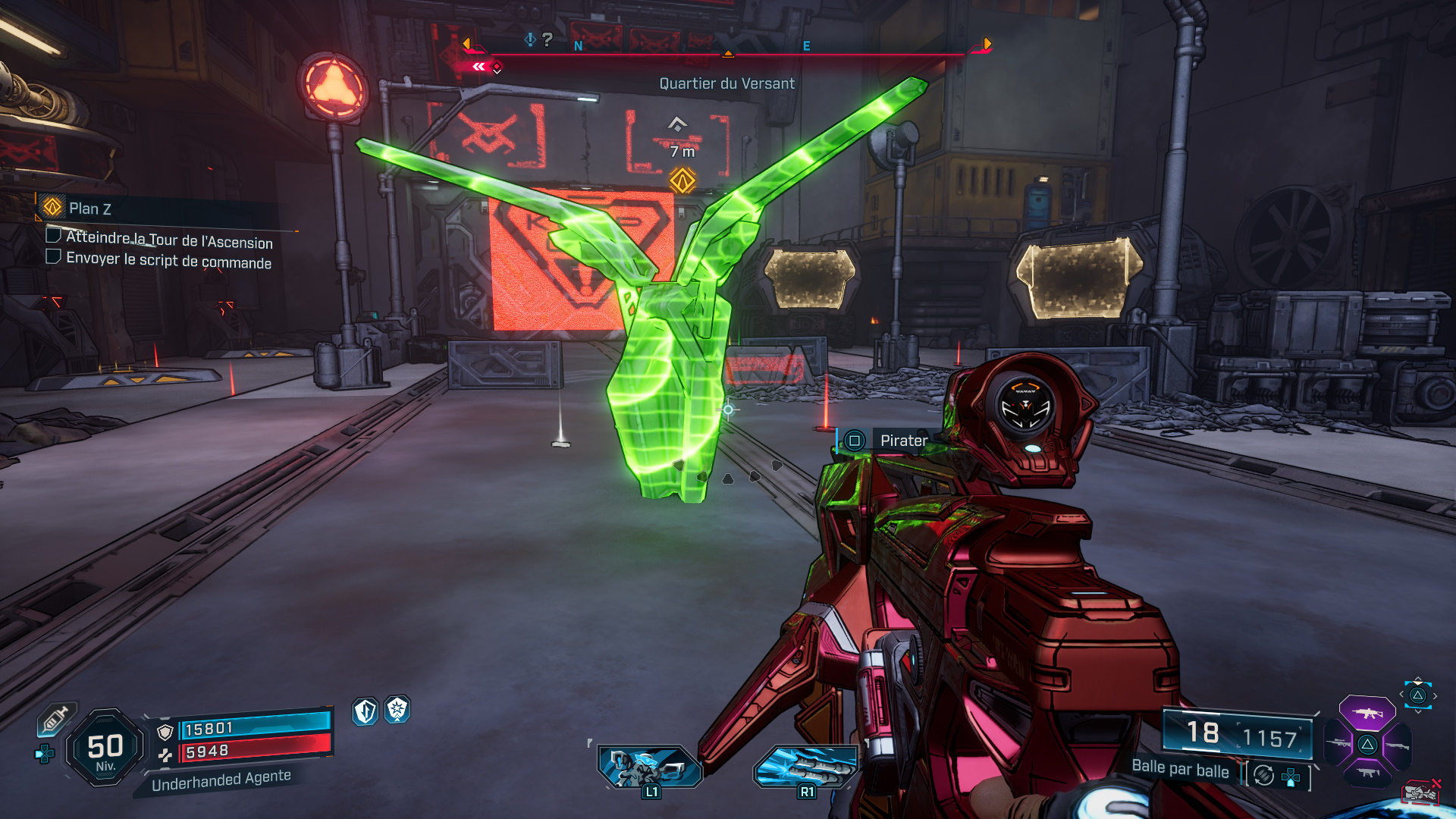
Task: Select the lightning shield buff icon
Action: point(366,711)
